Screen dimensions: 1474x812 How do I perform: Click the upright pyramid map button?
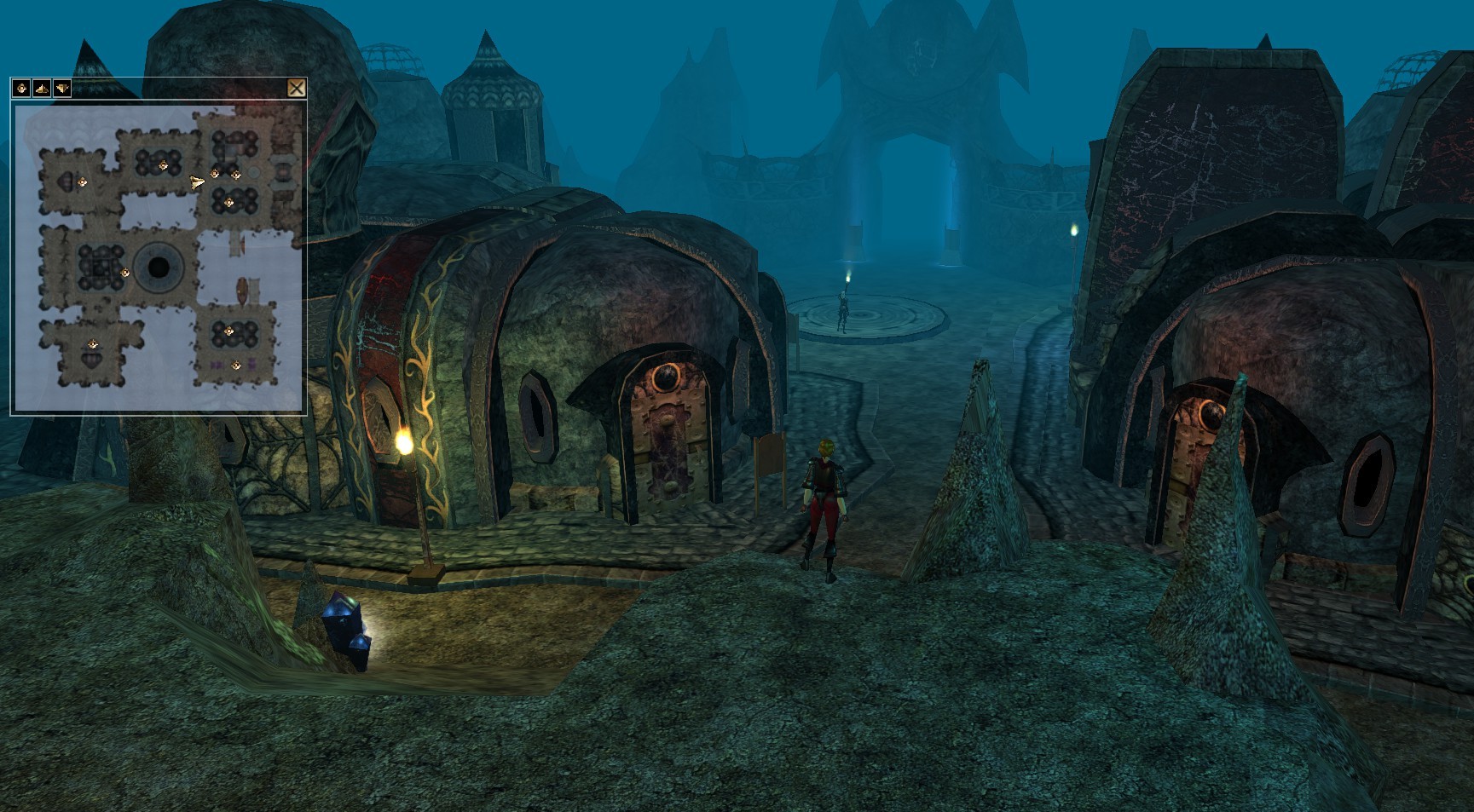click(42, 88)
